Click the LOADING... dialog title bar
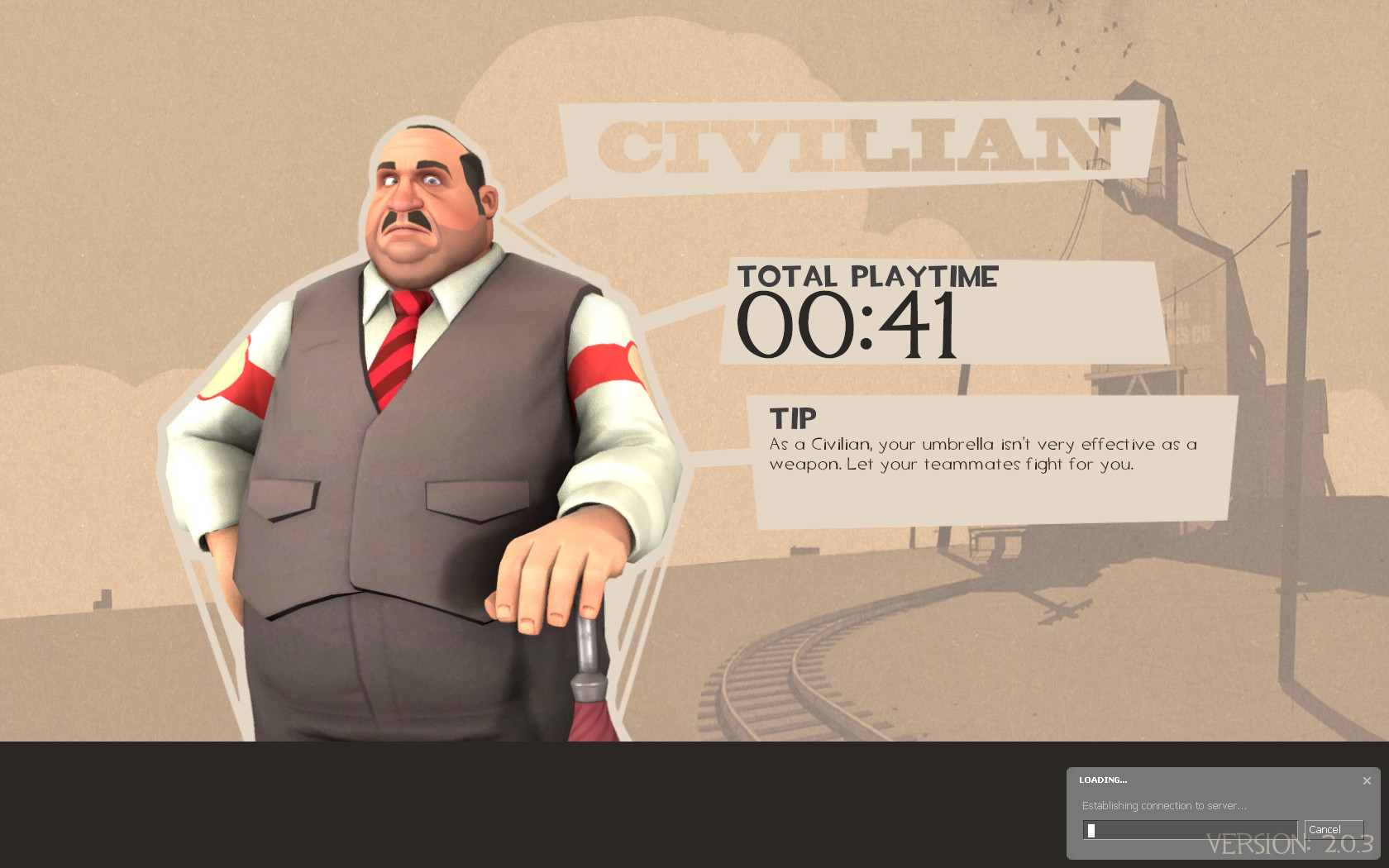Image resolution: width=1389 pixels, height=868 pixels. tap(1102, 779)
